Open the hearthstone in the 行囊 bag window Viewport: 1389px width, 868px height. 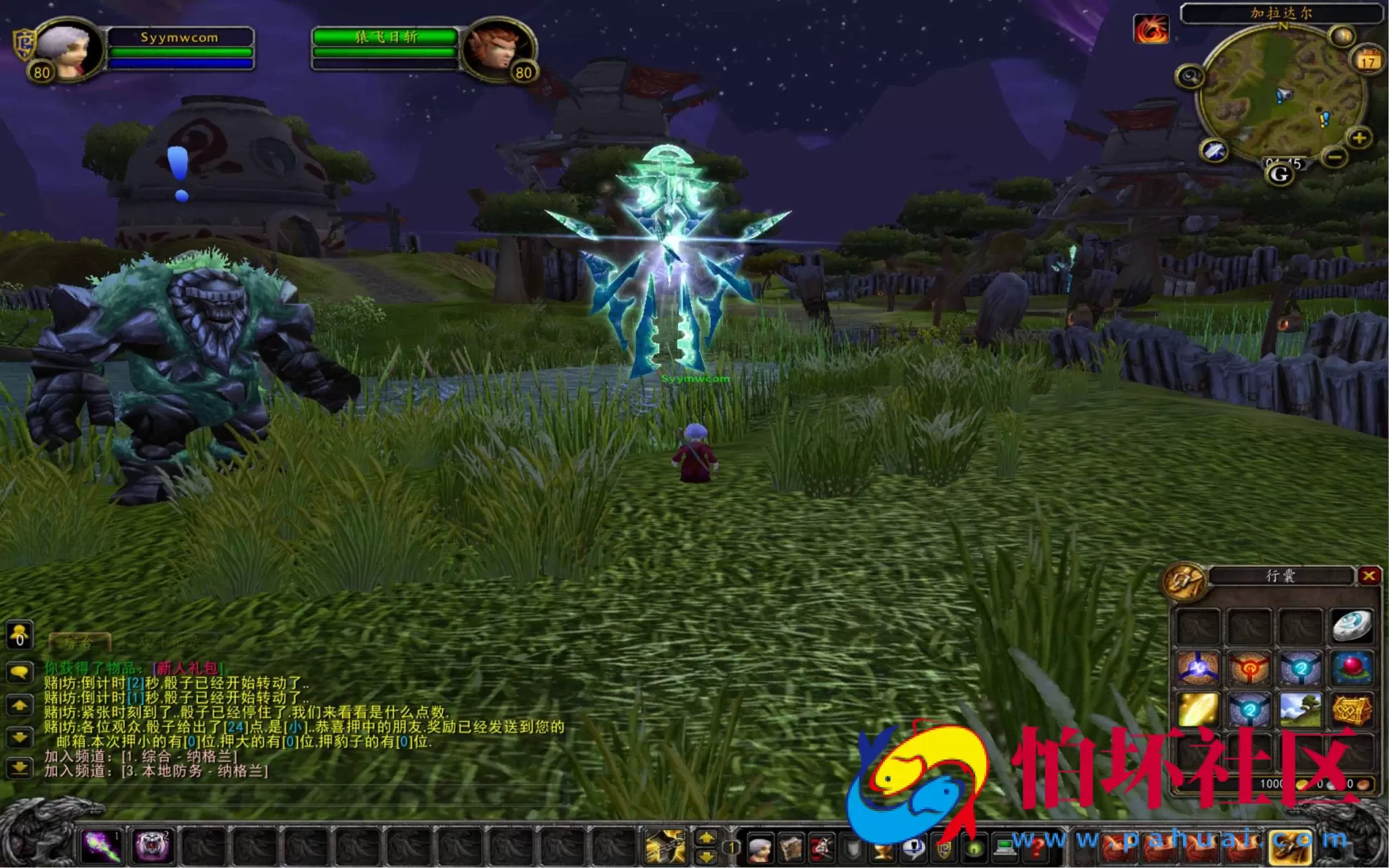(1353, 627)
